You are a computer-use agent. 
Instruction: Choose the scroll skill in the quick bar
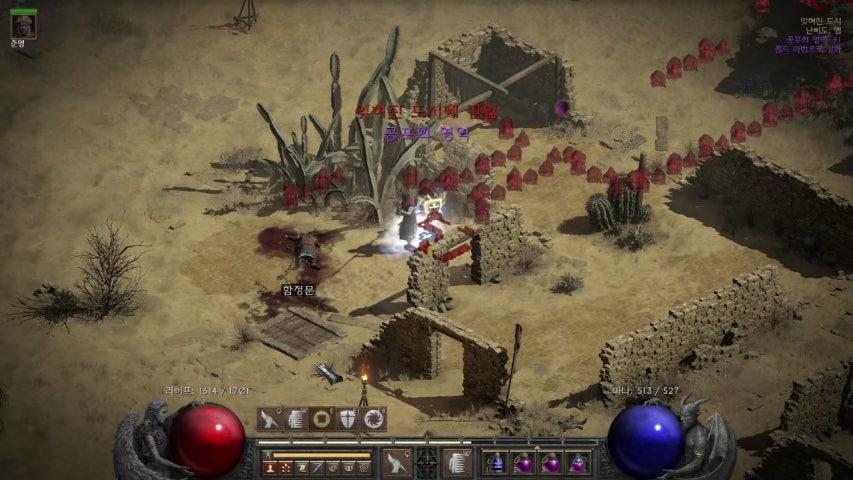coord(296,419)
